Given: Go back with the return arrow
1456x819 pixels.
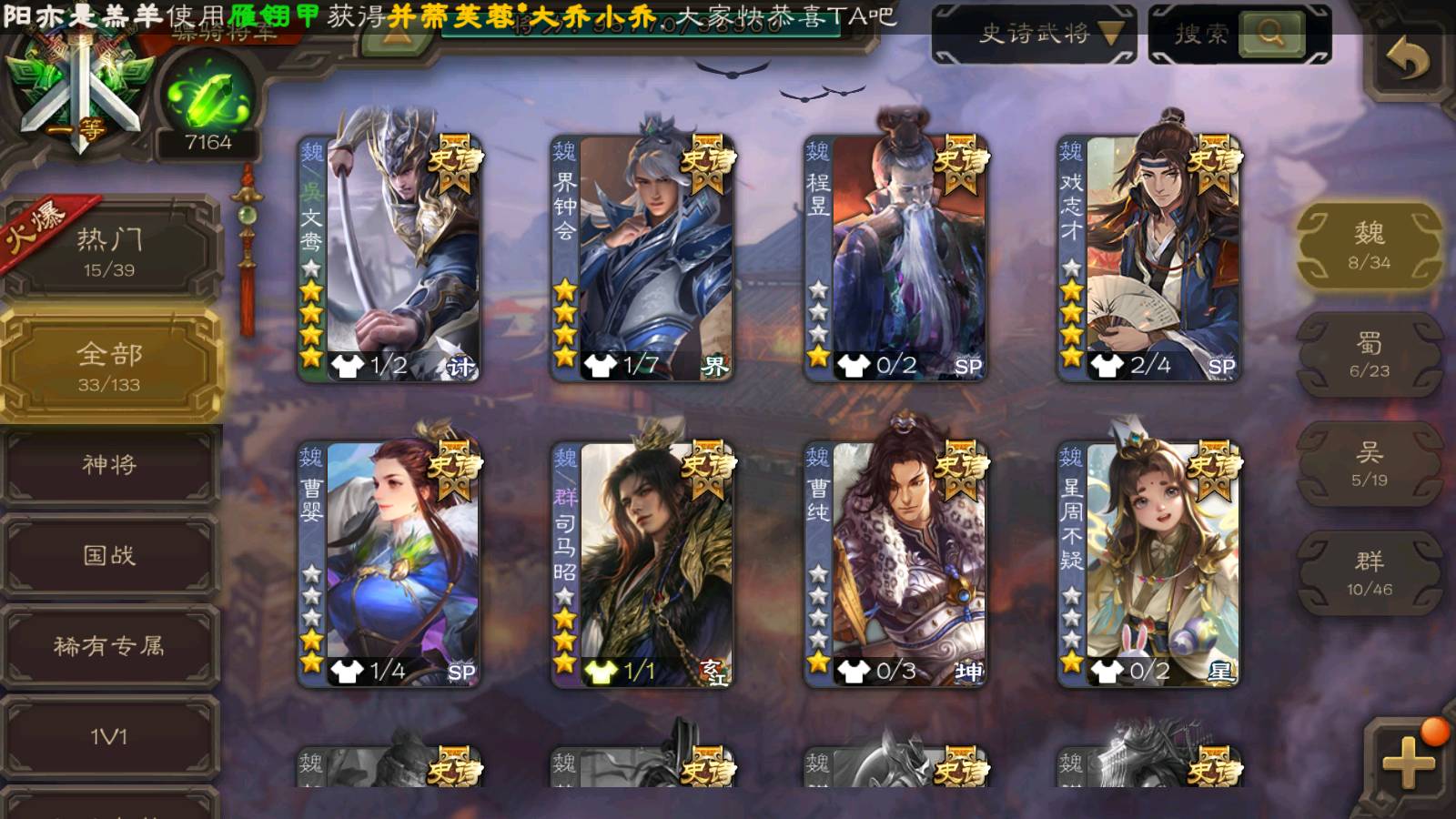Looking at the screenshot, I should click(x=1407, y=61).
